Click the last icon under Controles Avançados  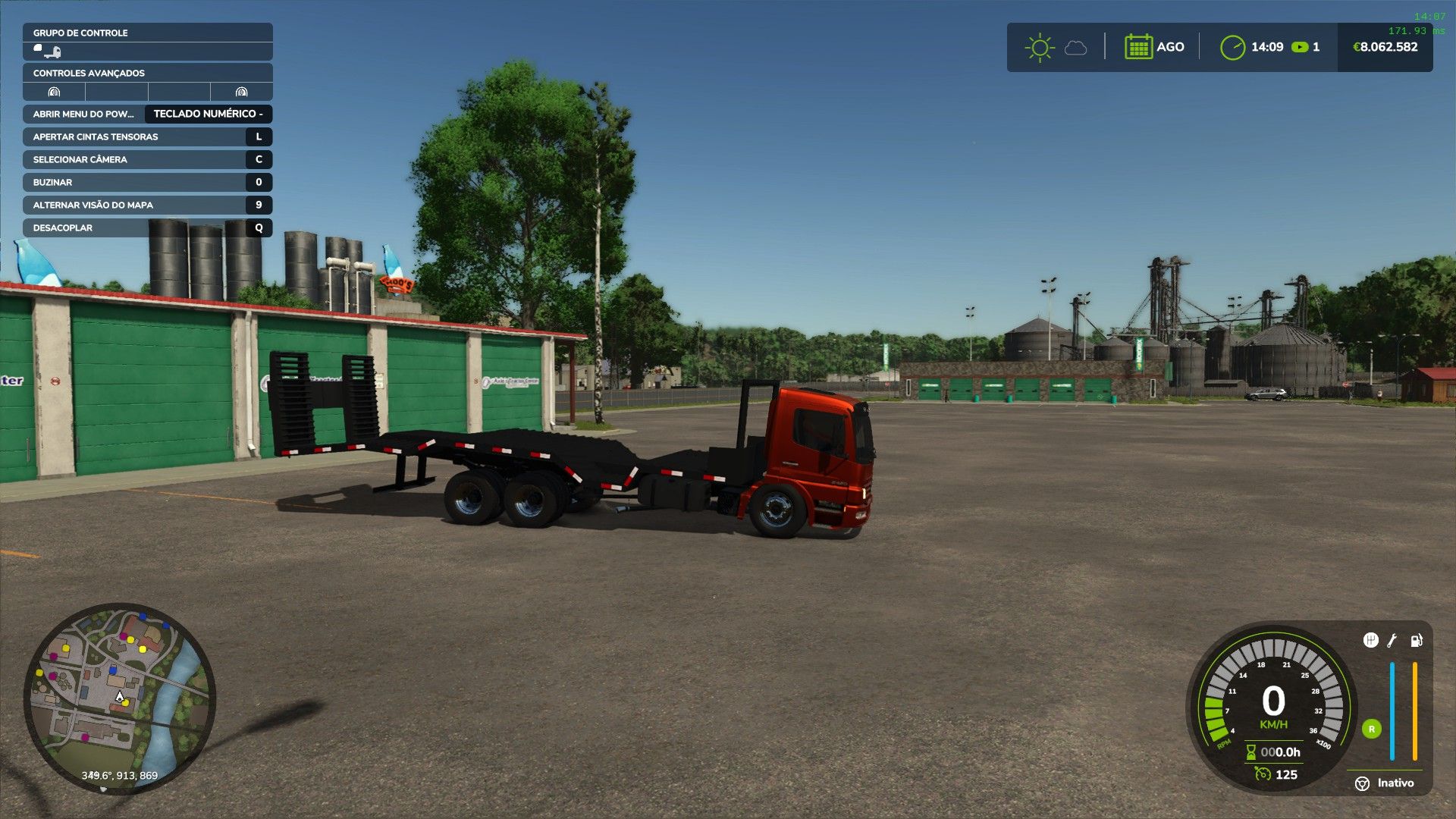[x=241, y=93]
